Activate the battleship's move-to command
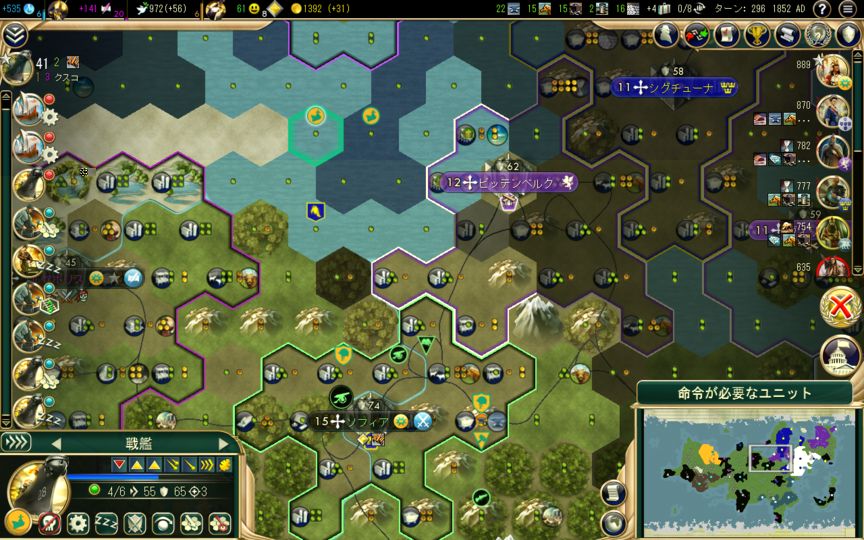Image resolution: width=864 pixels, height=540 pixels. click(x=18, y=522)
